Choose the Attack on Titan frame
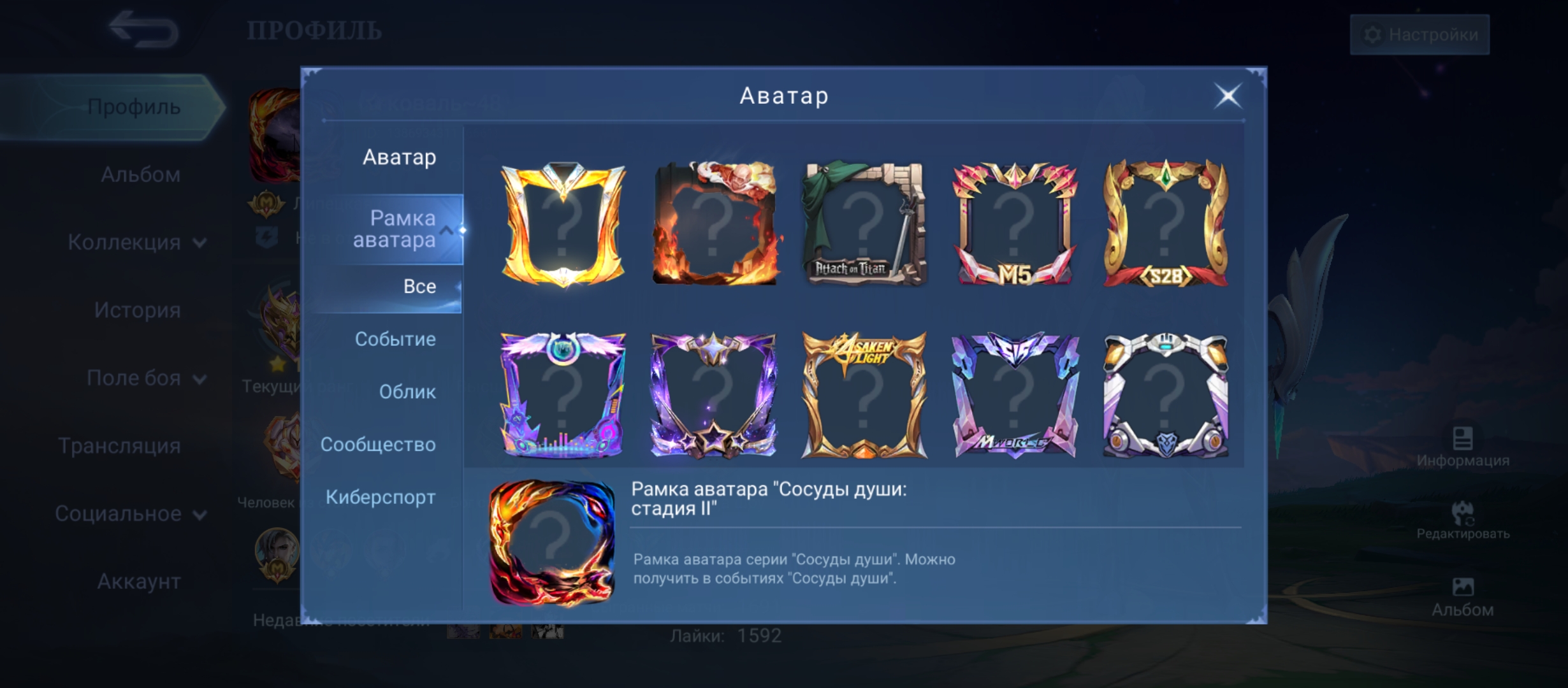 (864, 224)
